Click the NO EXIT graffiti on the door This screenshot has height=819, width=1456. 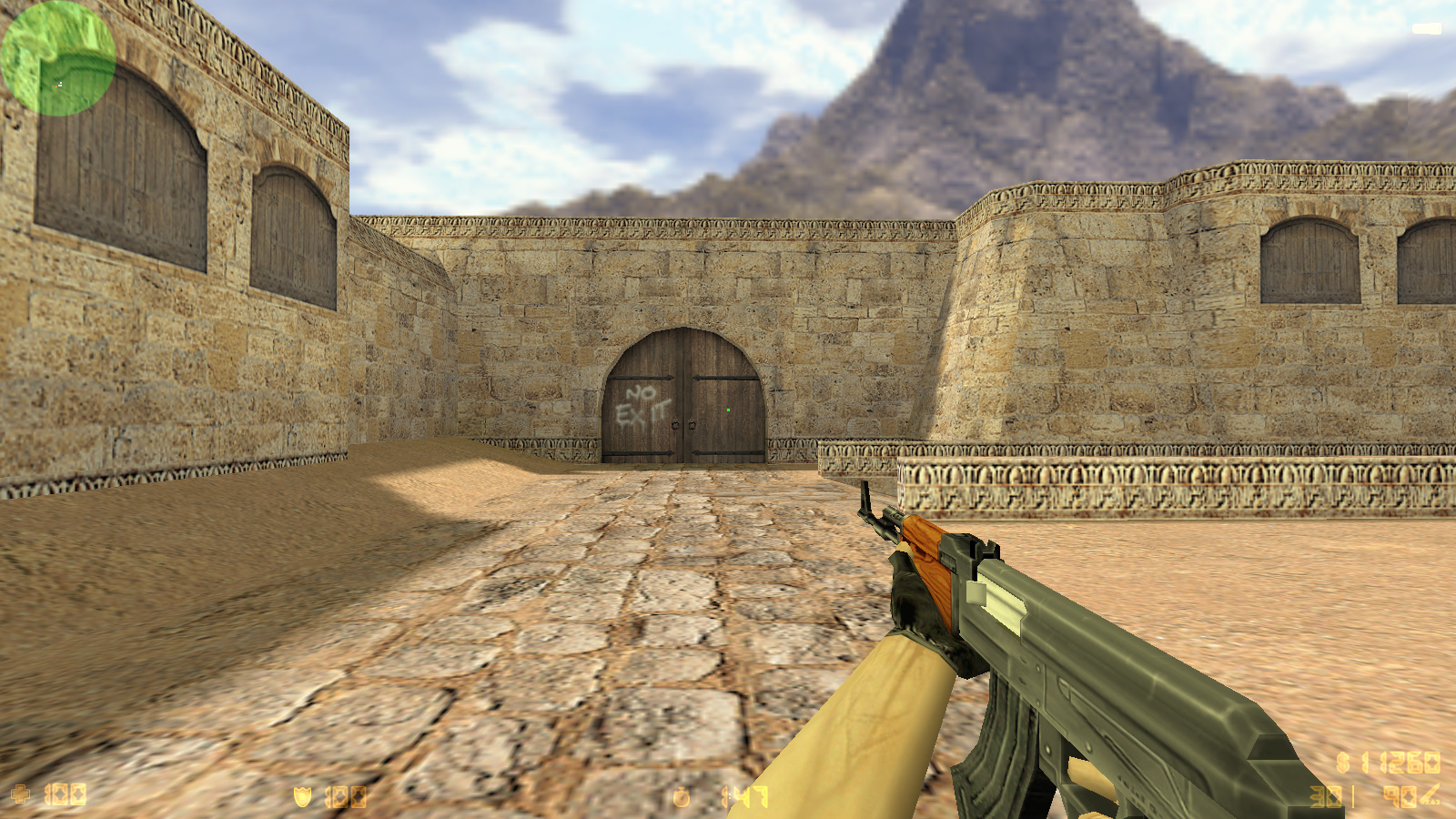[642, 402]
